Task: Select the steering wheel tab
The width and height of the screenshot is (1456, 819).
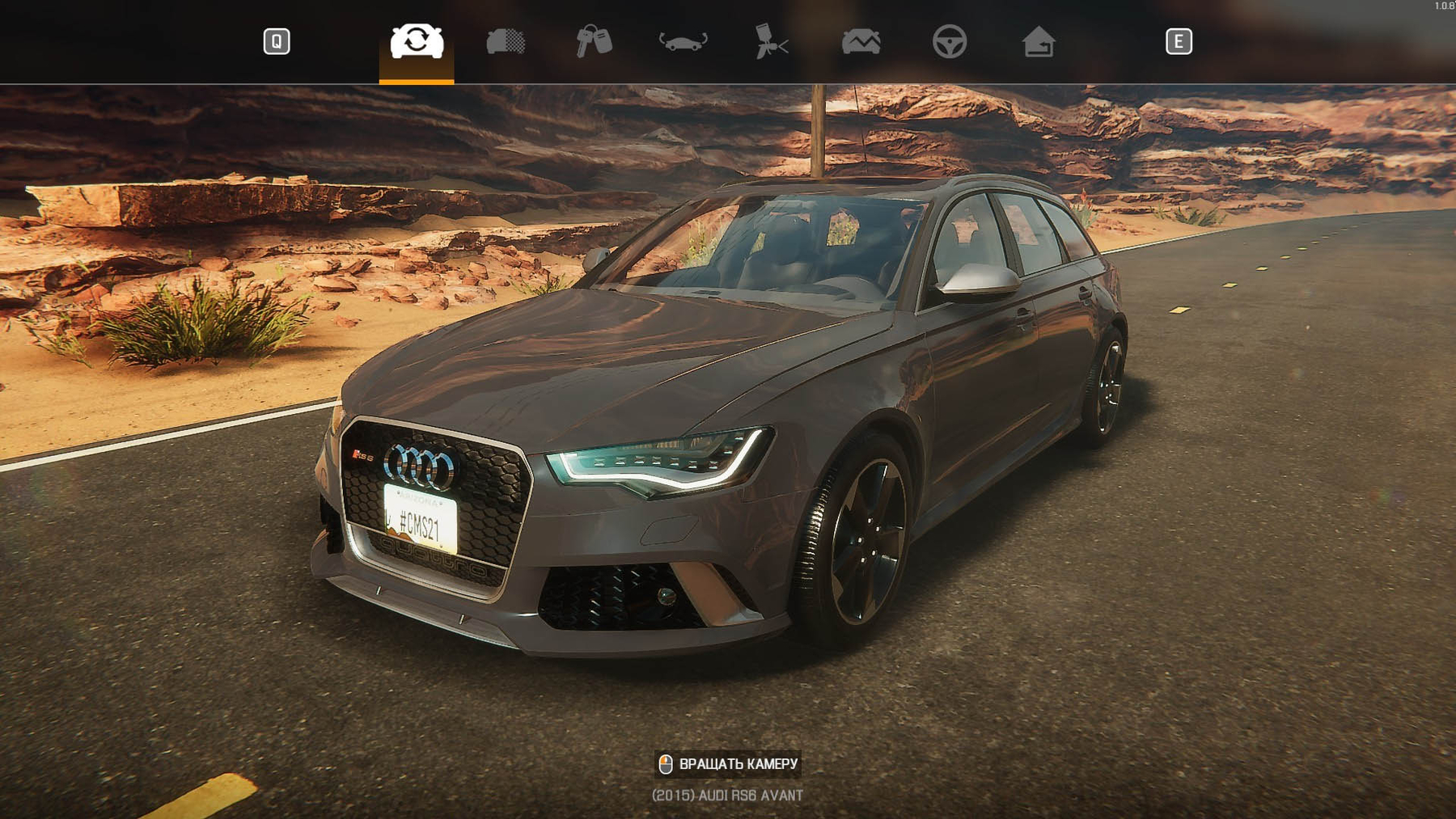Action: [950, 41]
